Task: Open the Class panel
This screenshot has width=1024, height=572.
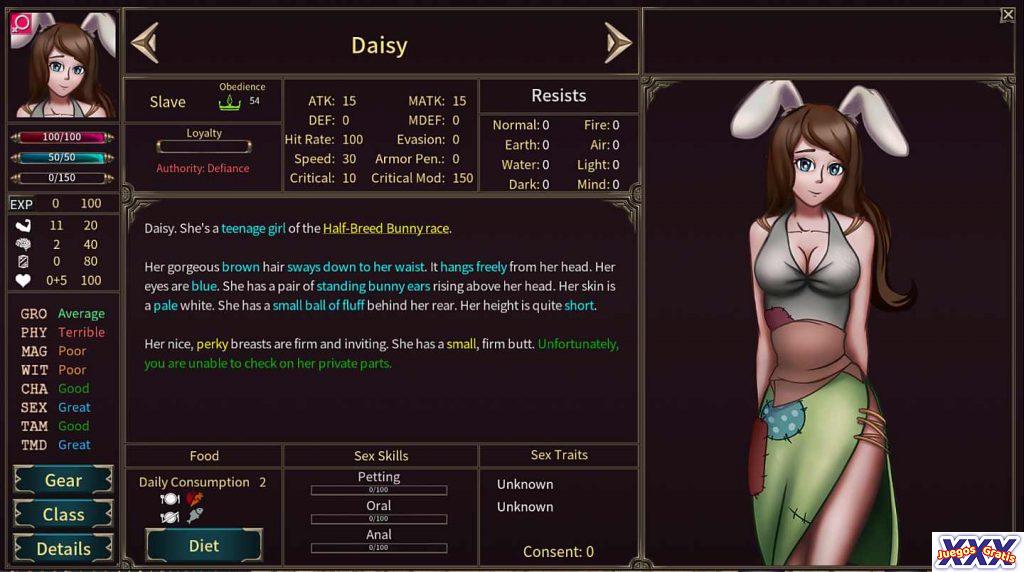Action: [63, 515]
